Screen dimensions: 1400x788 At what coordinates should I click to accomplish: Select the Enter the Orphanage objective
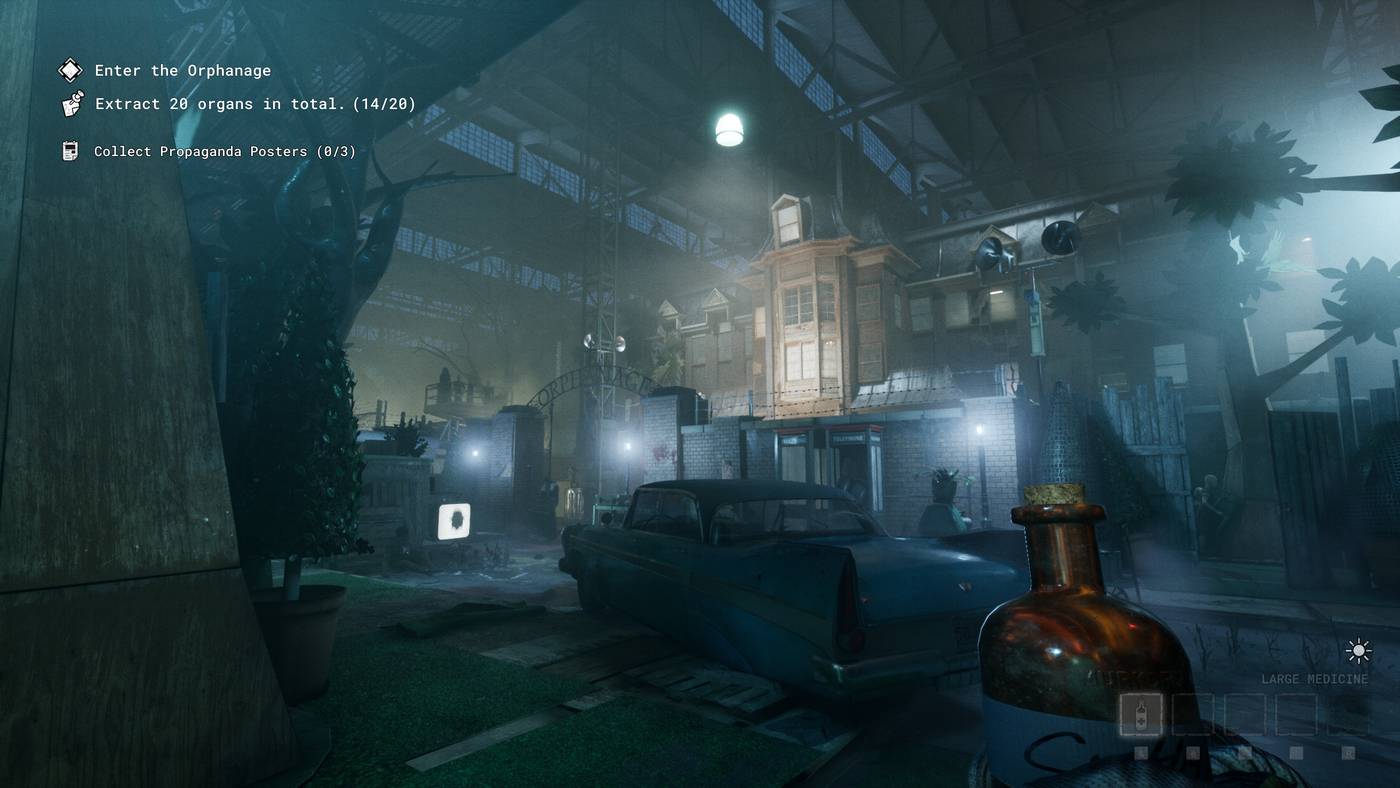pos(182,71)
